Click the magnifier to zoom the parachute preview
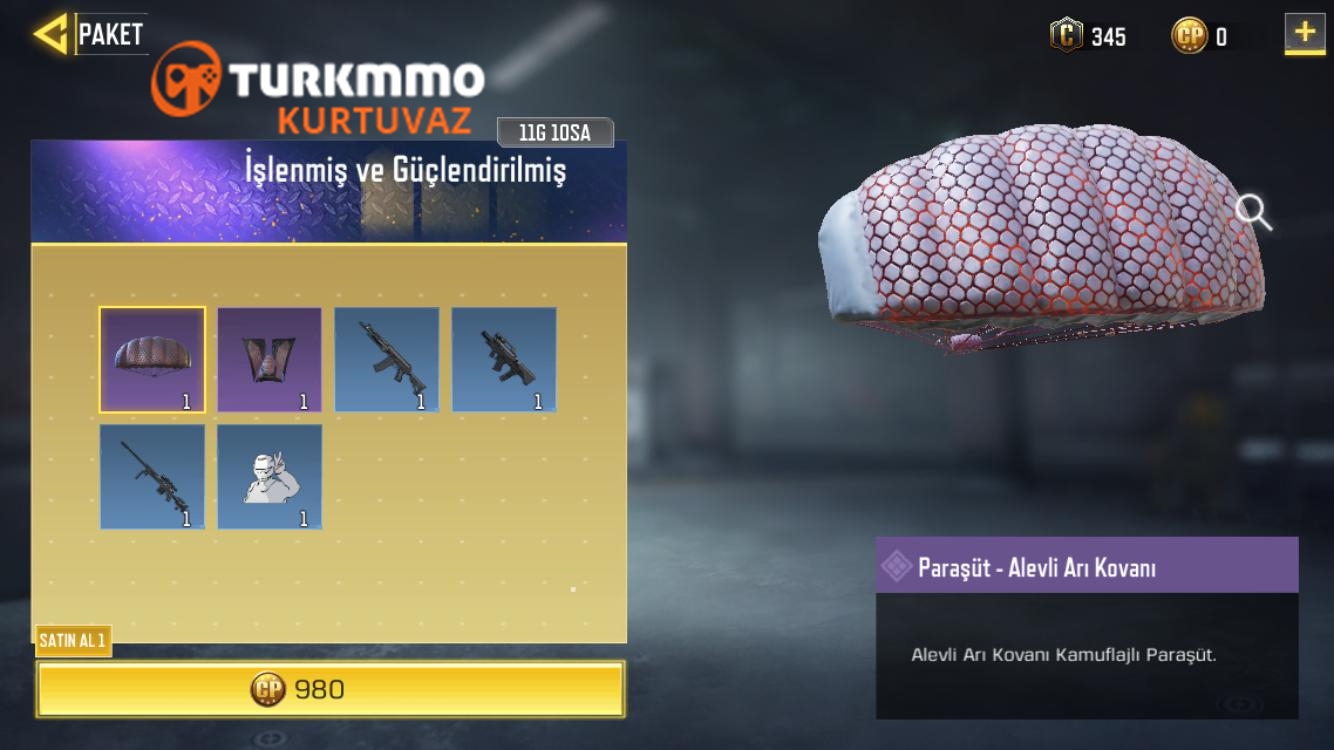1334x750 pixels. (1253, 211)
